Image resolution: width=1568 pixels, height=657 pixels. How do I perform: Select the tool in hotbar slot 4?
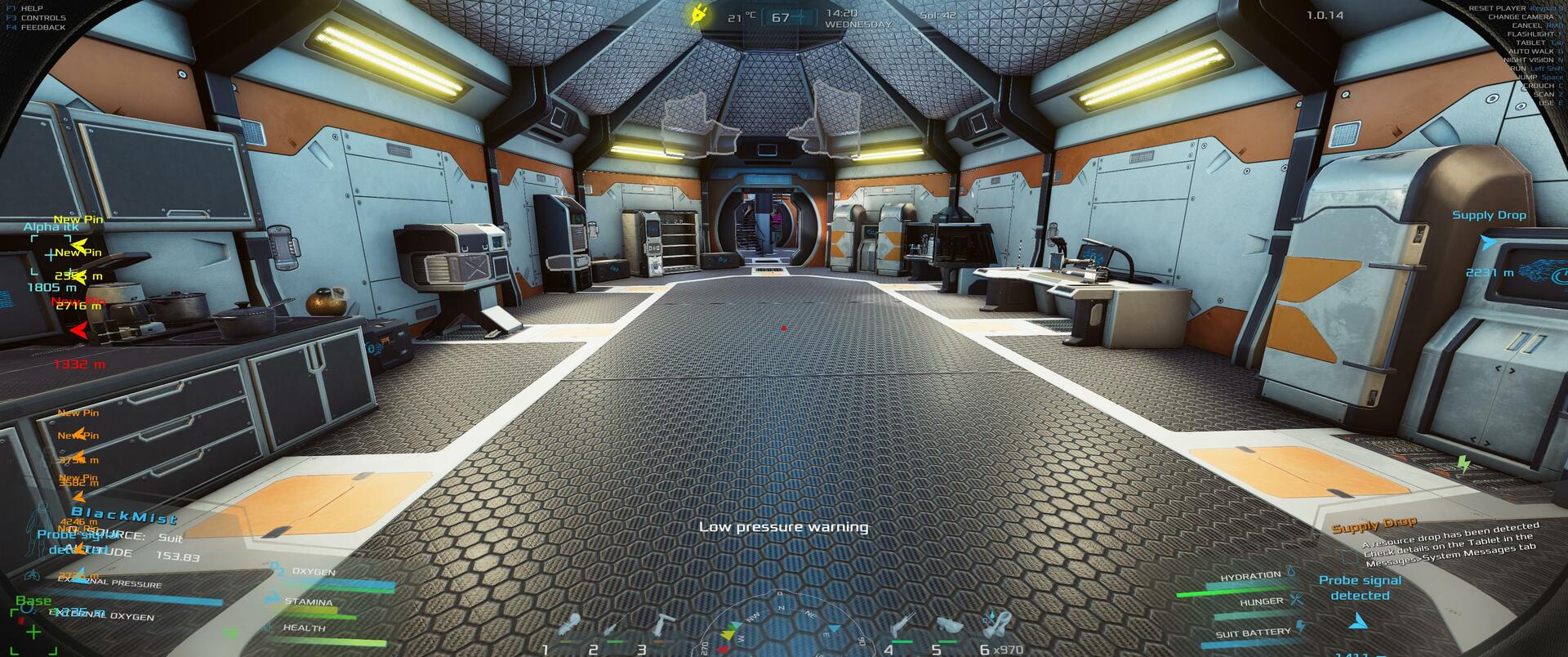pyautogui.click(x=903, y=625)
